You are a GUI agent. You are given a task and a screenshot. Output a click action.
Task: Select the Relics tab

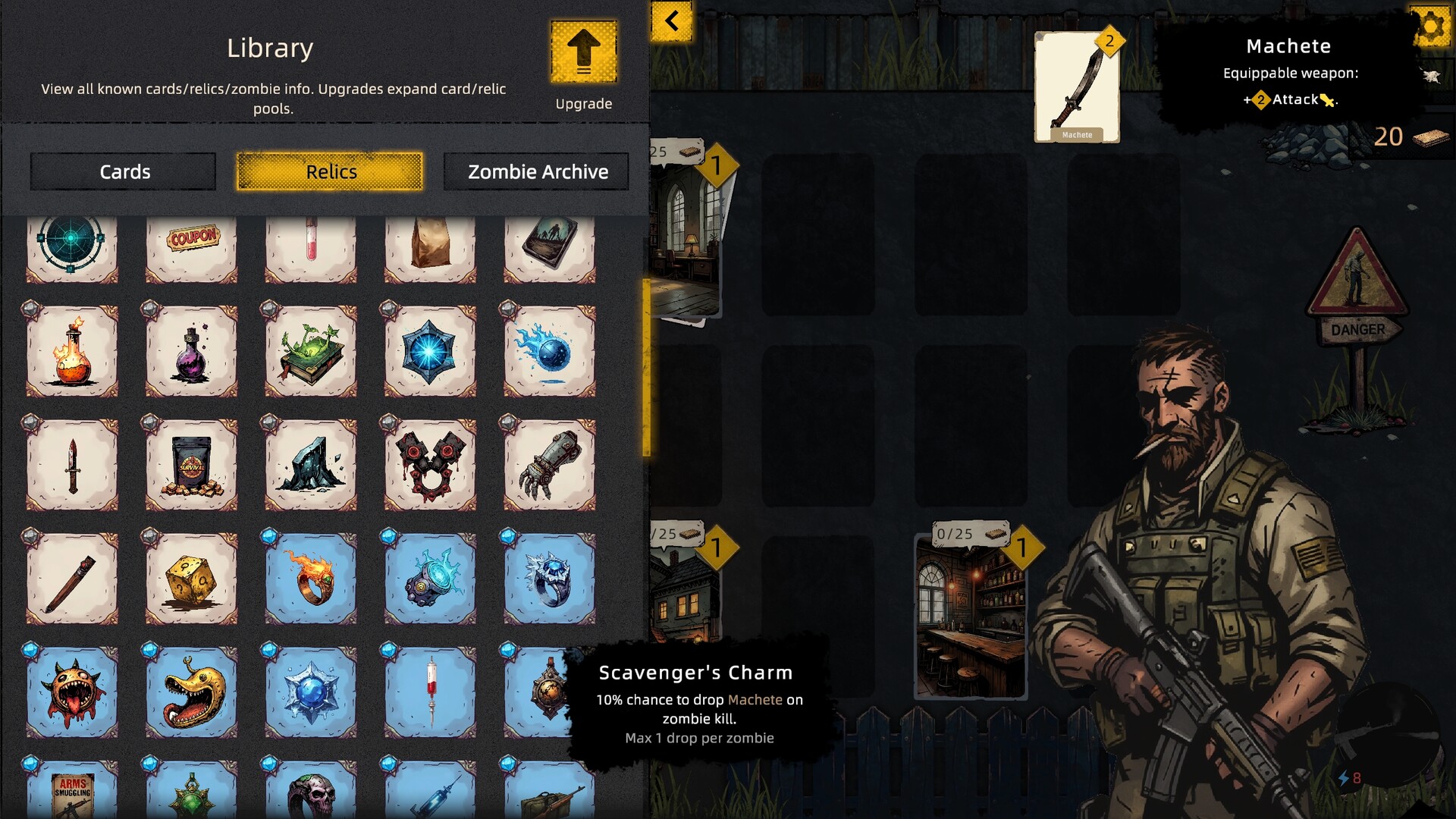coord(330,171)
